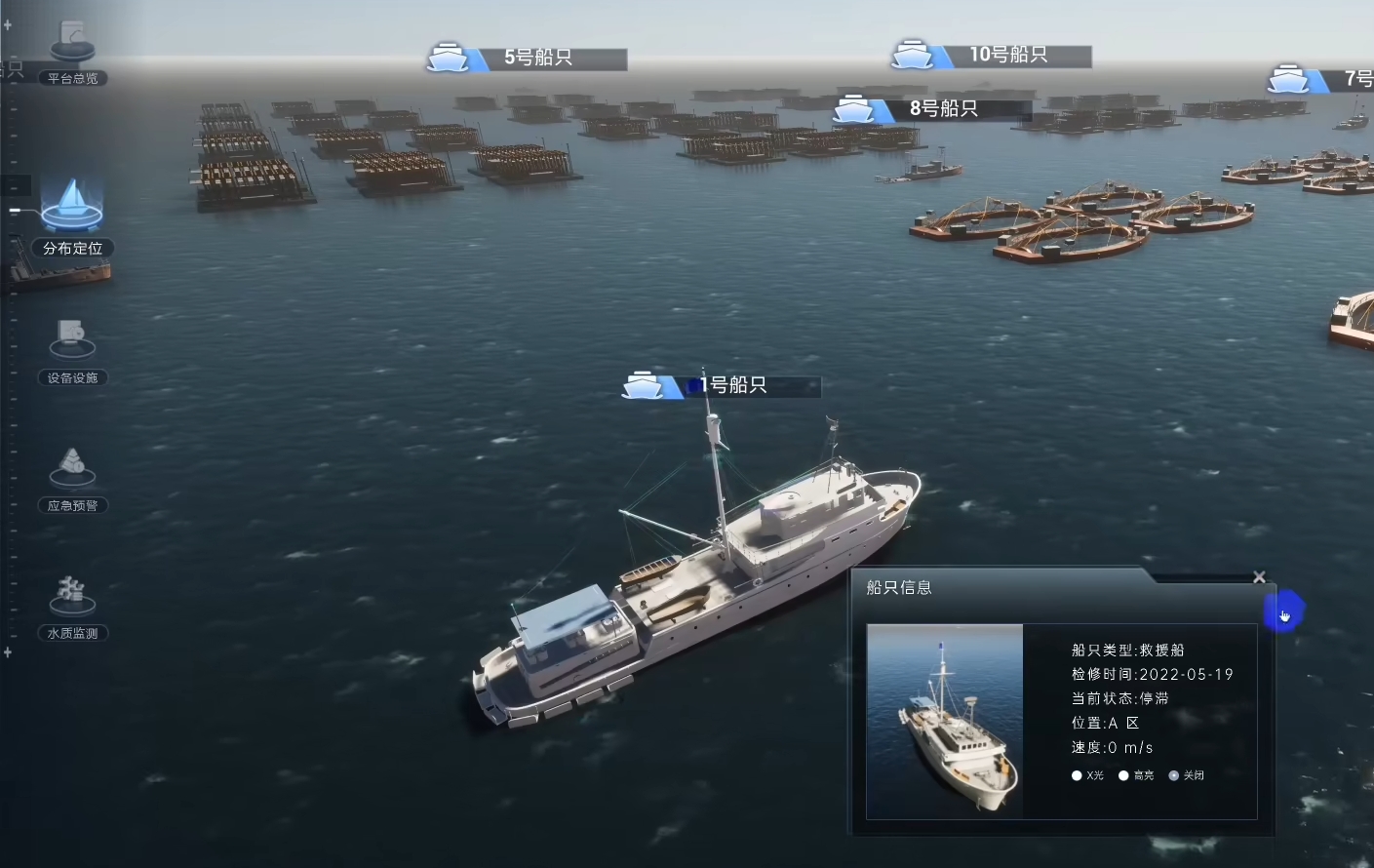Select the 分布定位 distribution positioning menu

pos(72,218)
